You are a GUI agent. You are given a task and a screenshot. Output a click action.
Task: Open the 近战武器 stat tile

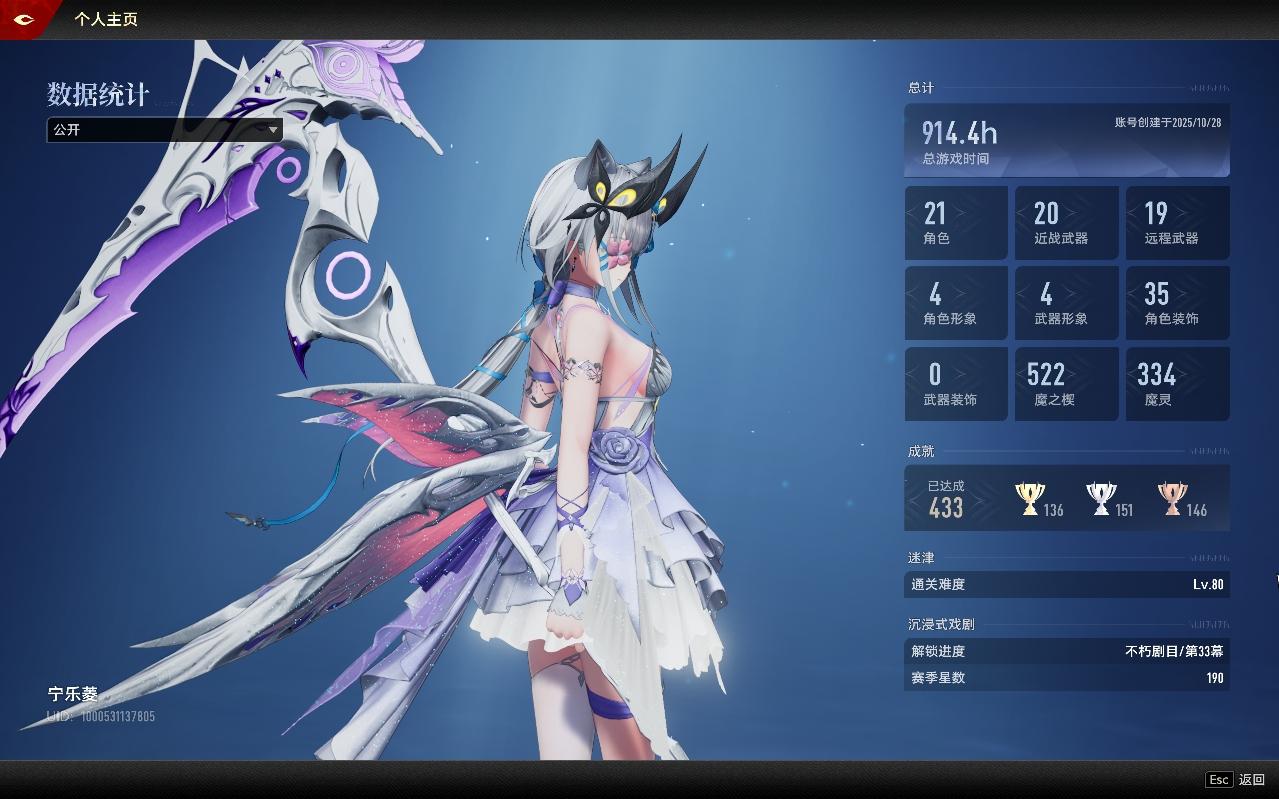pos(1066,223)
